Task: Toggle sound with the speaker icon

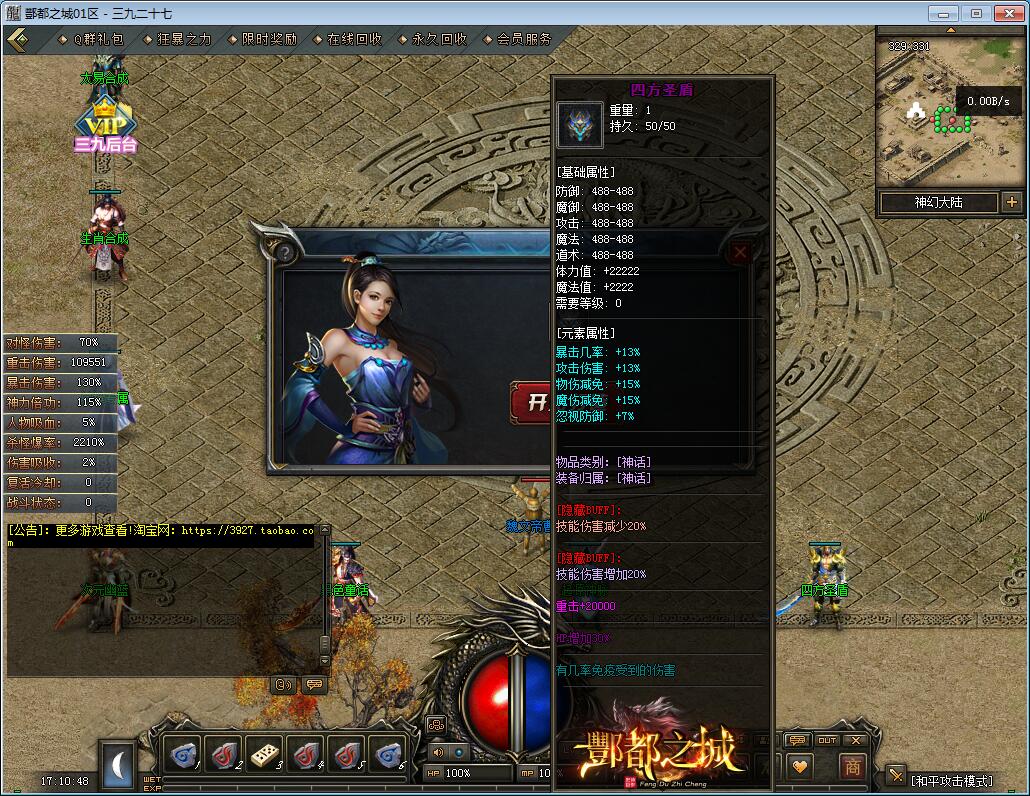Action: (437, 752)
